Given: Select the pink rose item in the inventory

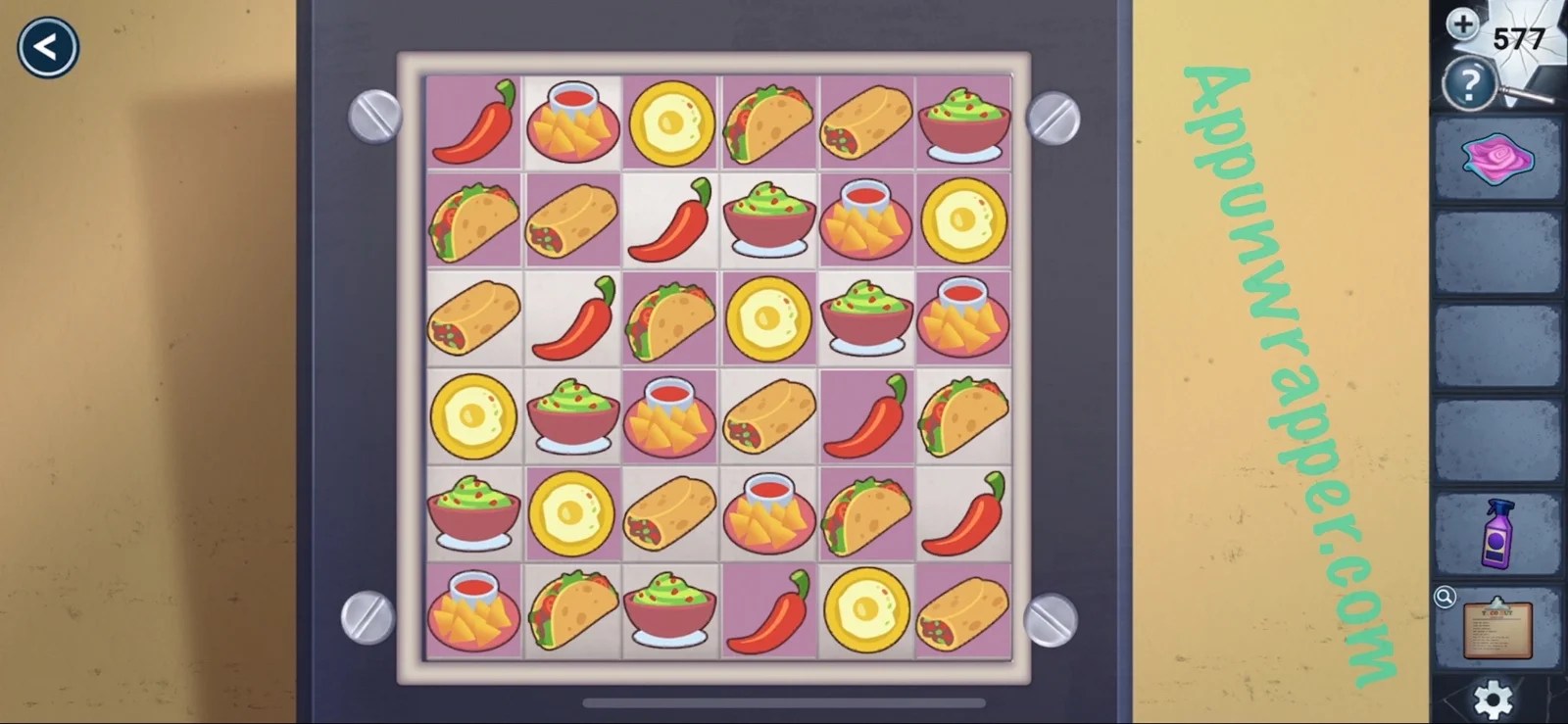Looking at the screenshot, I should (1498, 159).
